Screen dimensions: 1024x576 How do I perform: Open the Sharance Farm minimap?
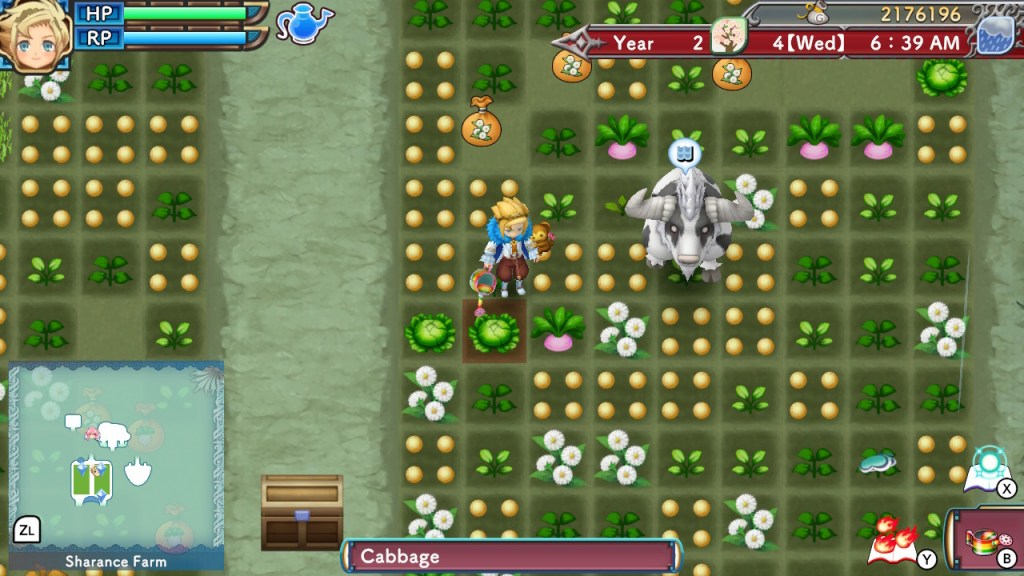116,458
